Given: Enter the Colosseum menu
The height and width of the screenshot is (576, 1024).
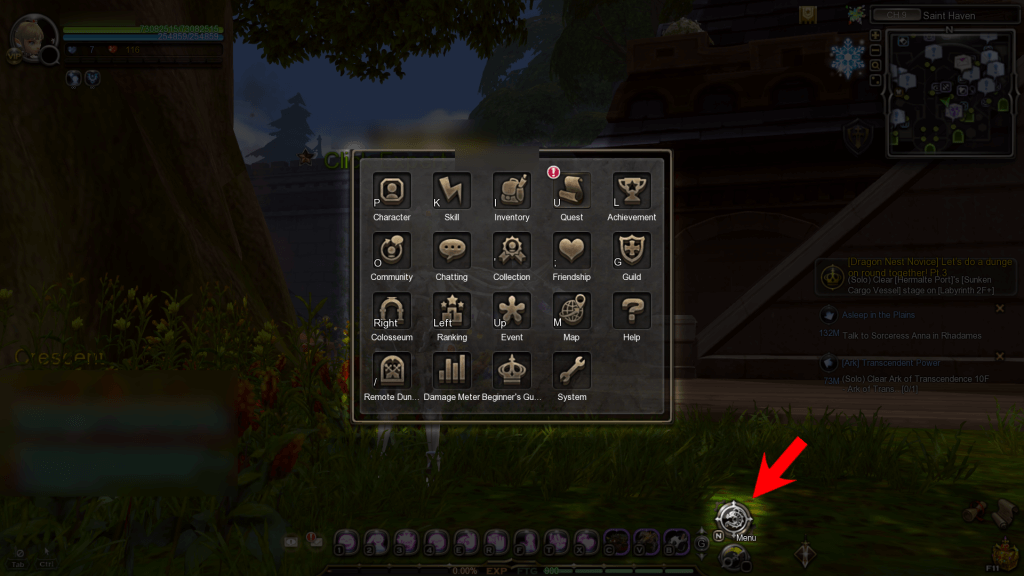Looking at the screenshot, I should [391, 310].
